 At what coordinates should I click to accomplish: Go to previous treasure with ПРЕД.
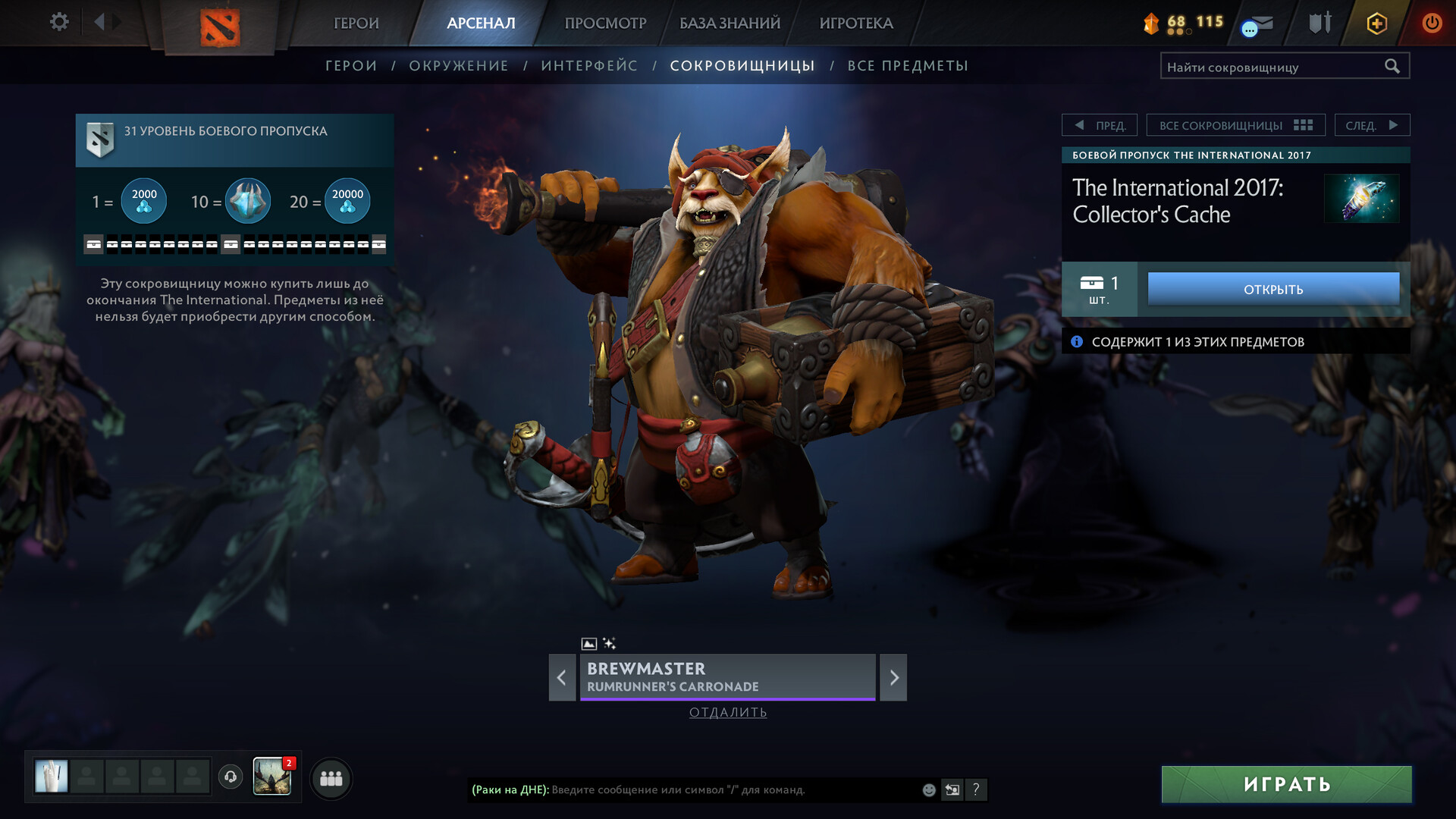click(x=1100, y=125)
